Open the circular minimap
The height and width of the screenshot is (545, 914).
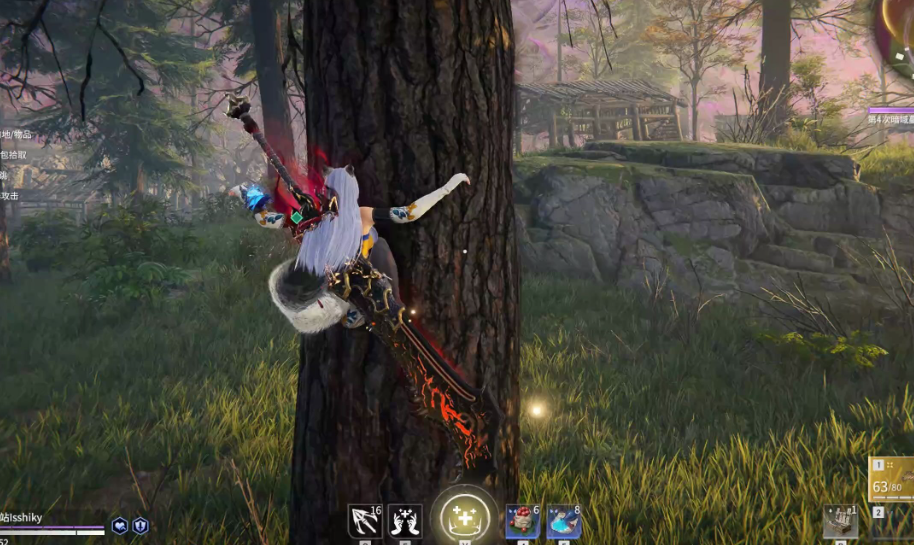pos(899,40)
